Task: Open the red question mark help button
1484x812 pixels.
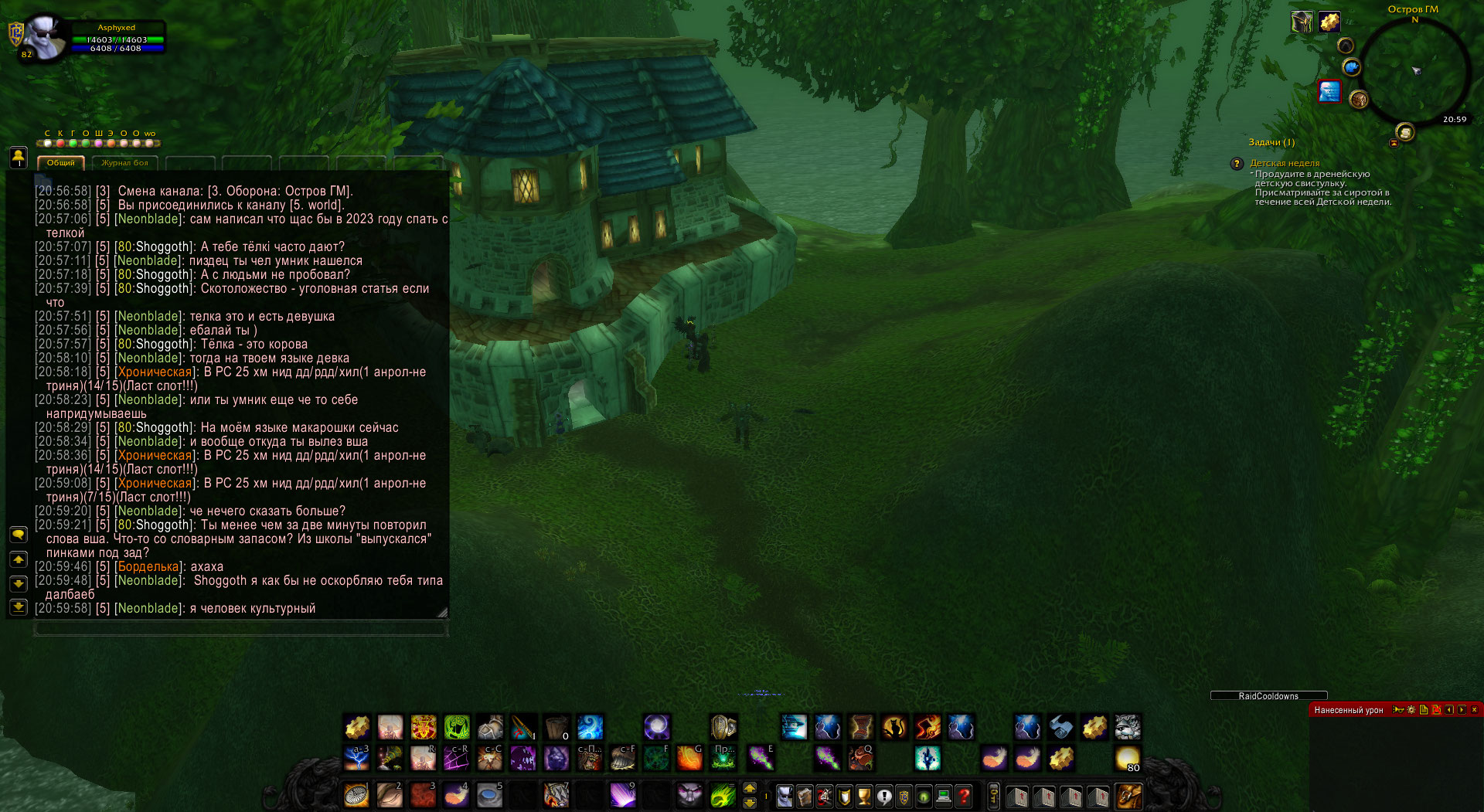Action: point(964,796)
